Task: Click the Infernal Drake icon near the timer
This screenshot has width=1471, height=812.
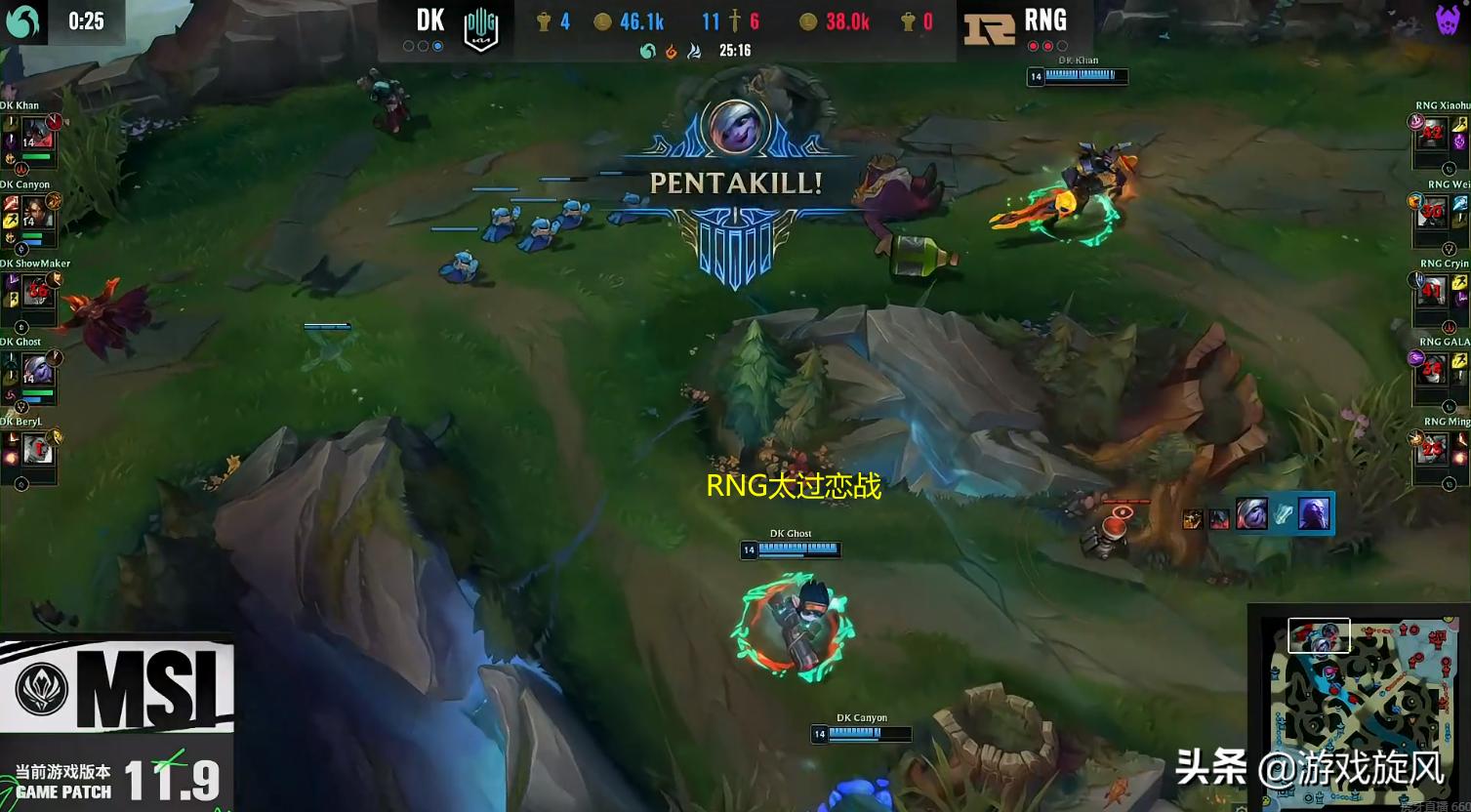Action: [x=672, y=51]
